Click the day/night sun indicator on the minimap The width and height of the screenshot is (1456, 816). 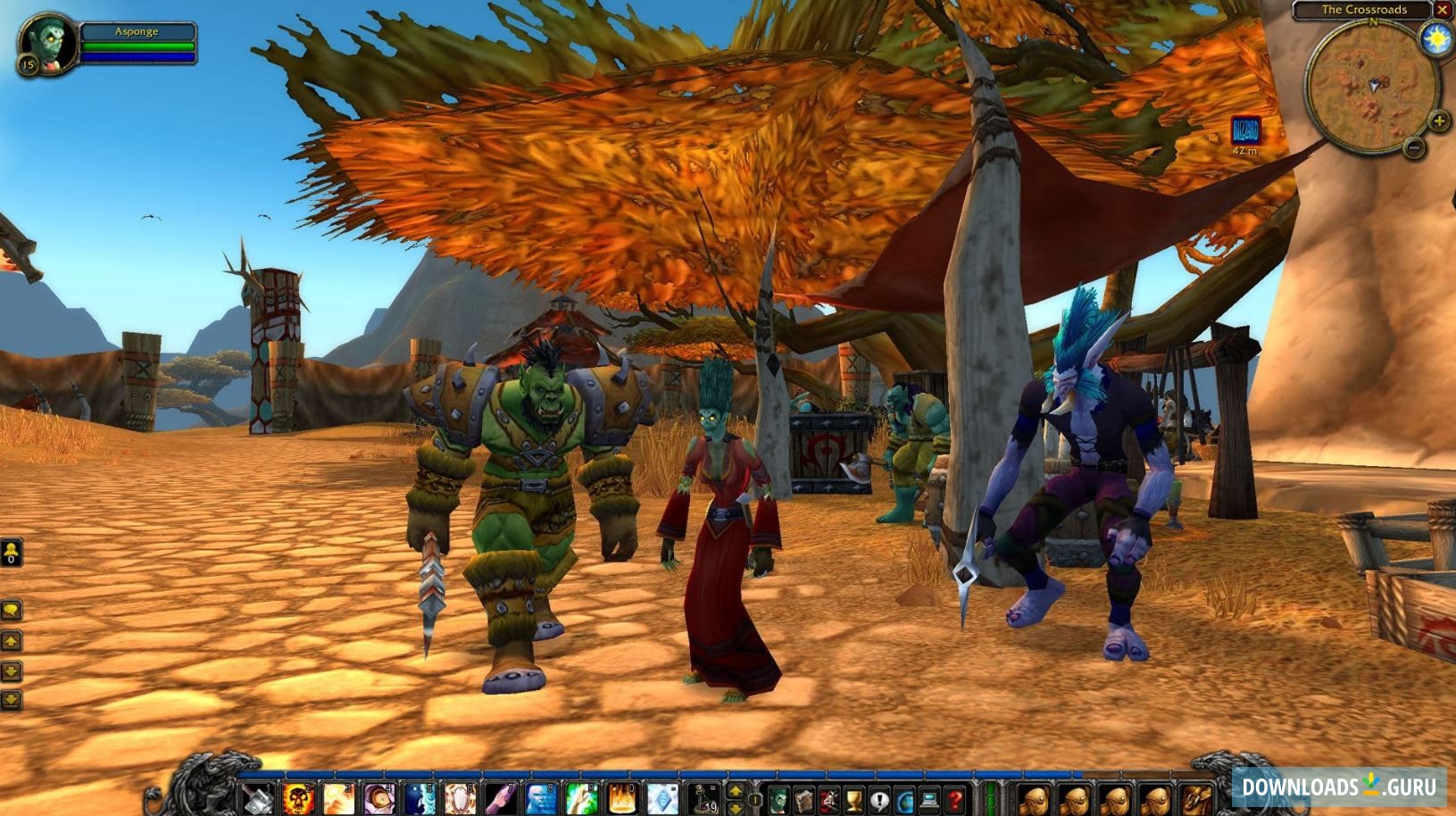click(1435, 39)
